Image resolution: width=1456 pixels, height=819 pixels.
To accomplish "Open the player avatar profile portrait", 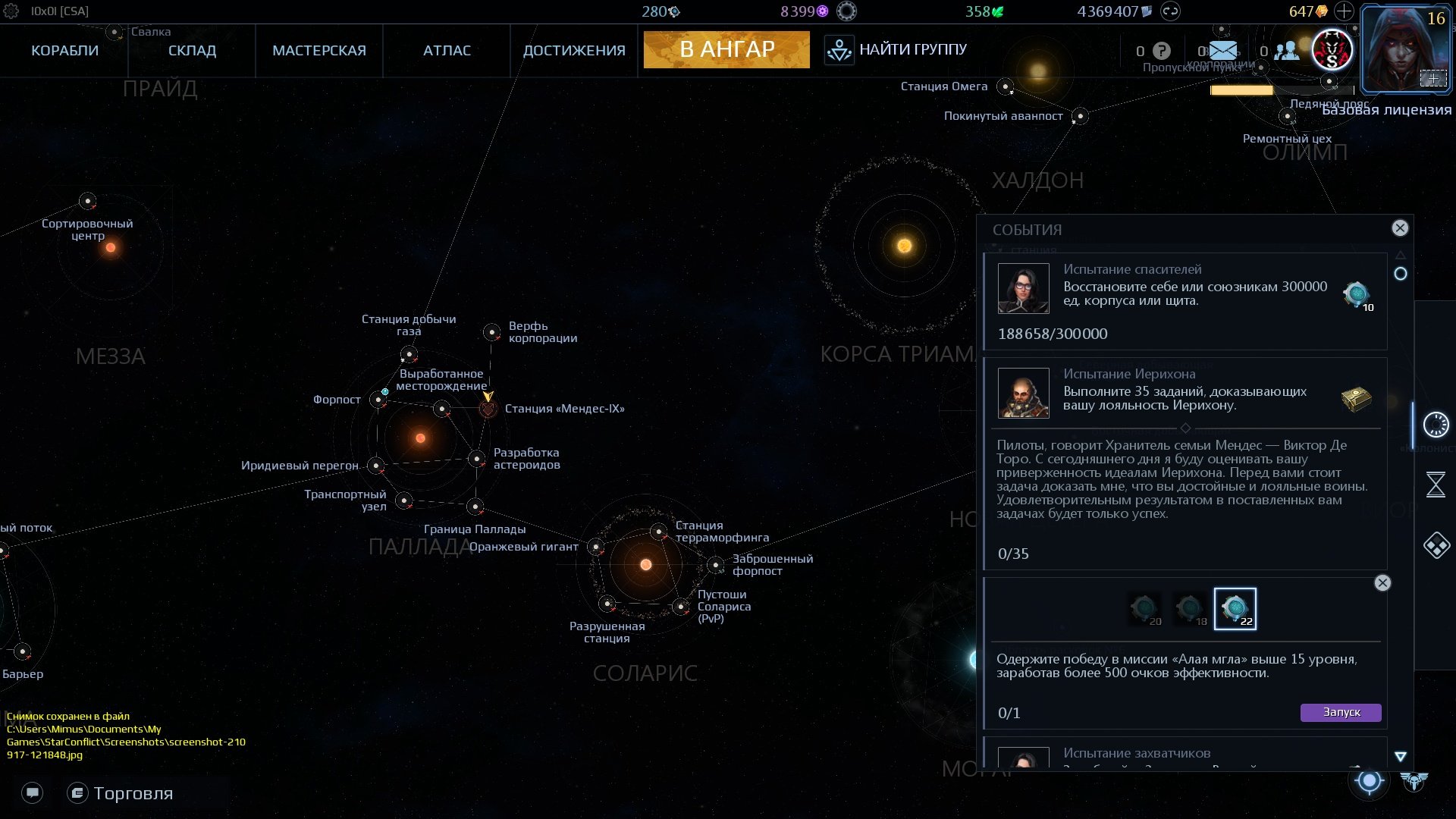I will click(1405, 47).
